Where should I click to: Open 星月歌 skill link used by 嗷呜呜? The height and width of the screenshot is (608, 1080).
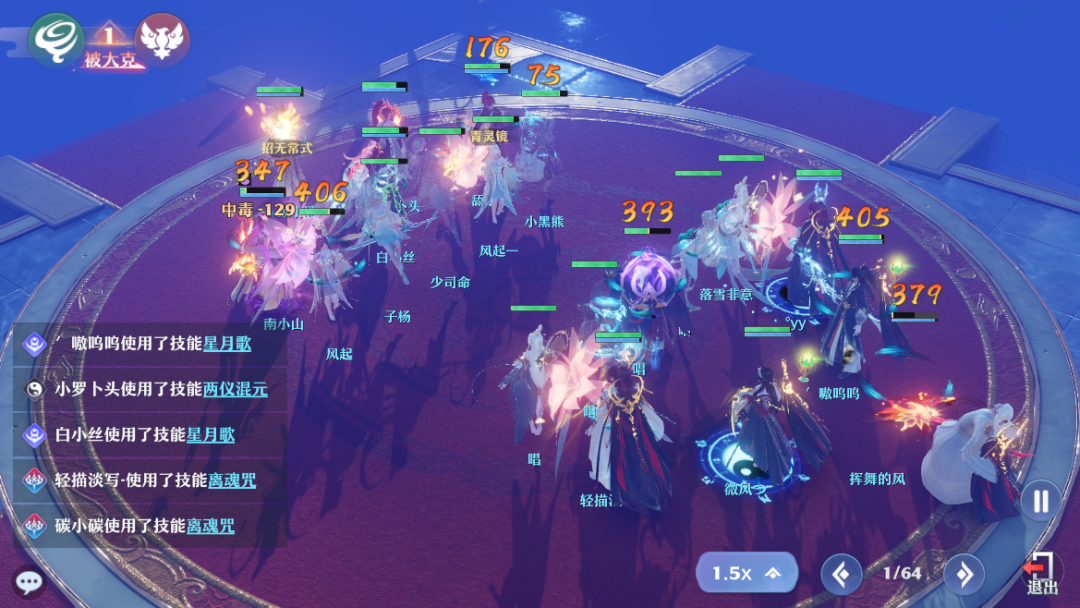coord(227,343)
